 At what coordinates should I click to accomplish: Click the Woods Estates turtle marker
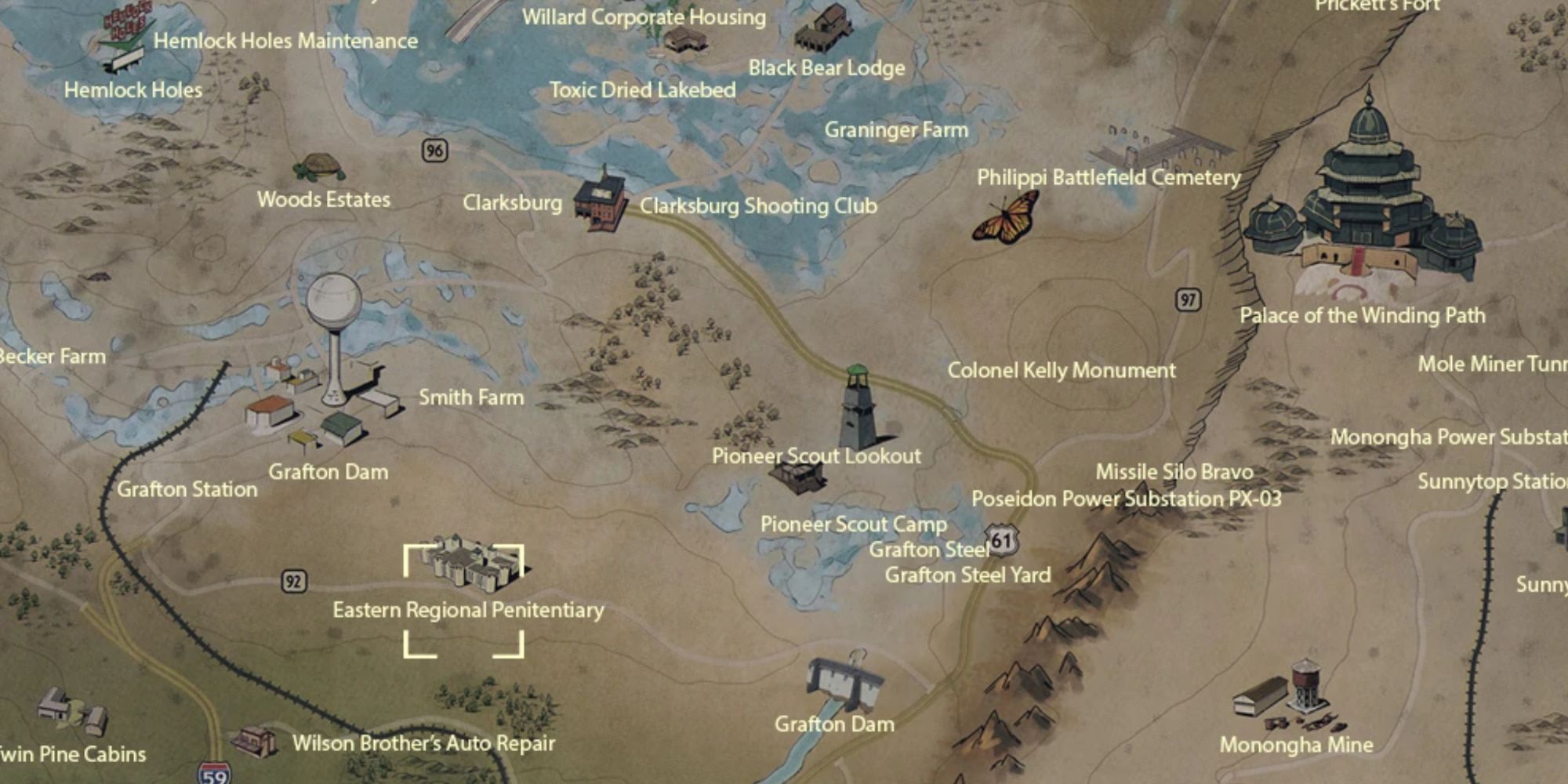(319, 167)
